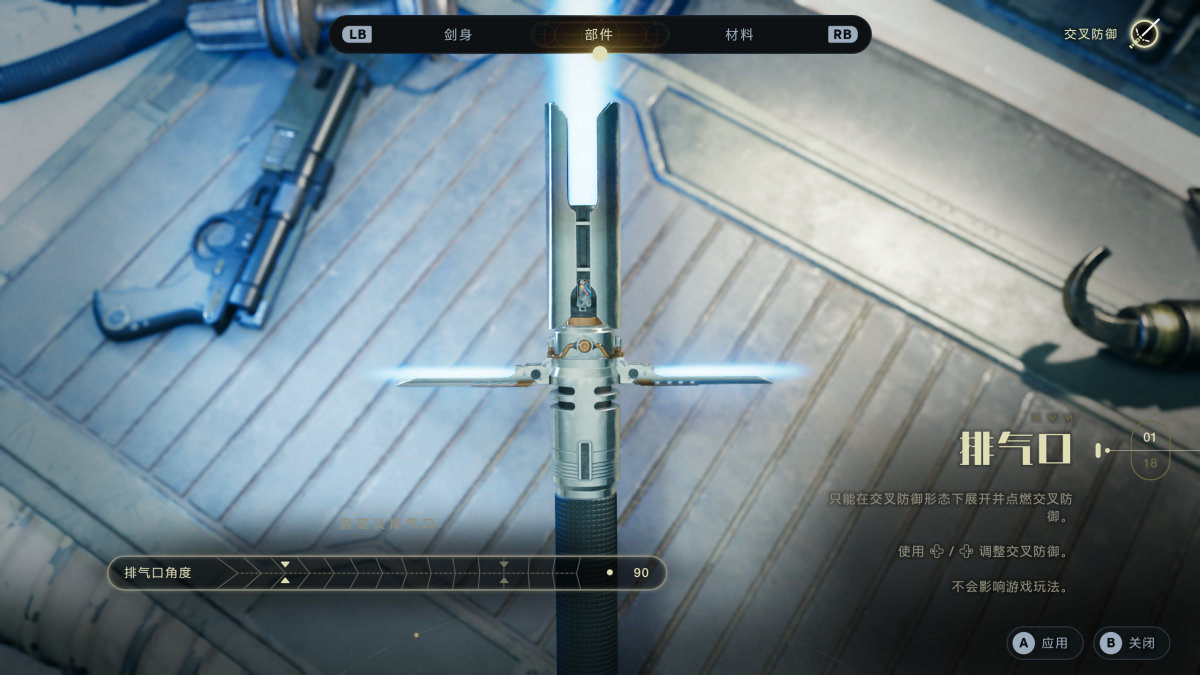This screenshot has width=1200, height=675.
Task: Switch to the 剑身 tab
Action: tap(458, 35)
